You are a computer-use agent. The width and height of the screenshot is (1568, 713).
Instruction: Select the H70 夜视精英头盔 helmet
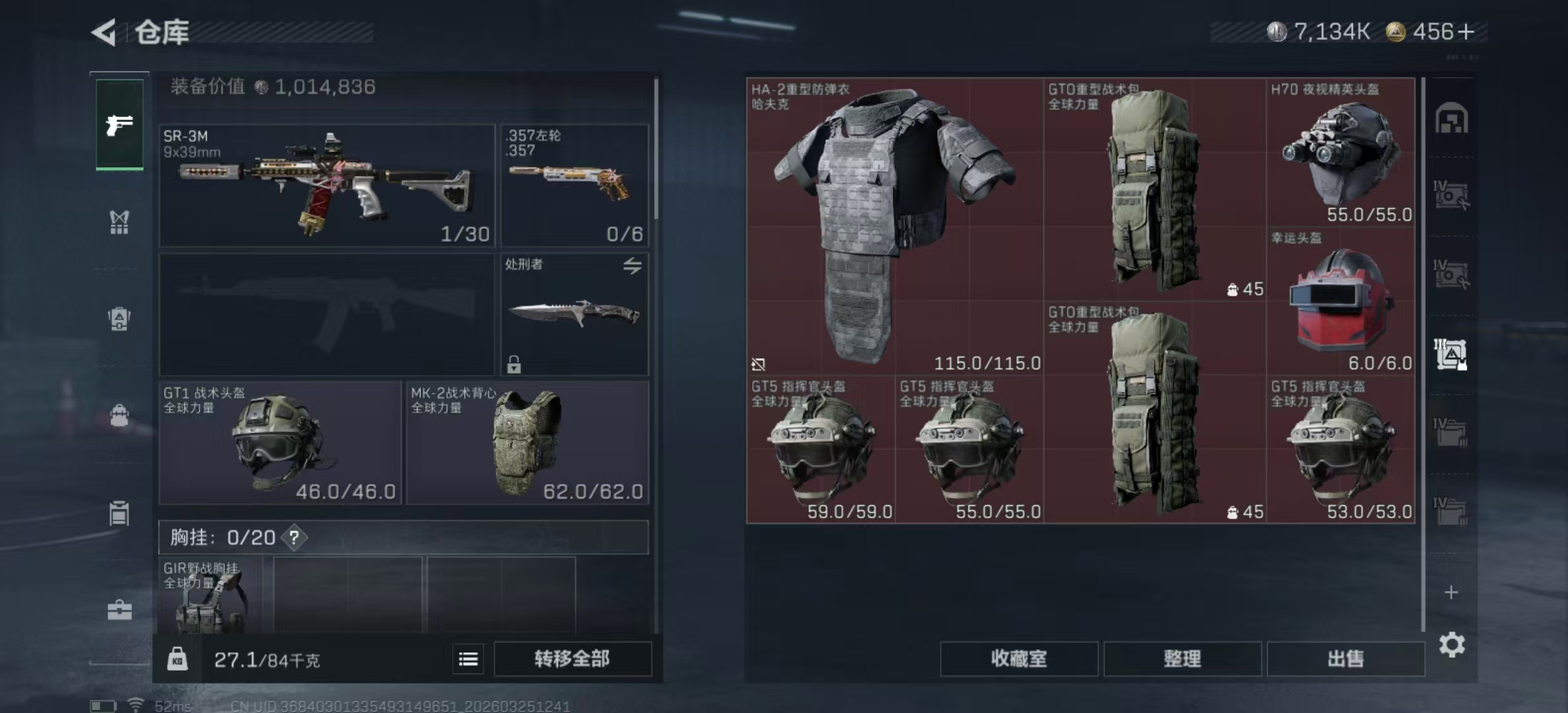pyautogui.click(x=1340, y=153)
